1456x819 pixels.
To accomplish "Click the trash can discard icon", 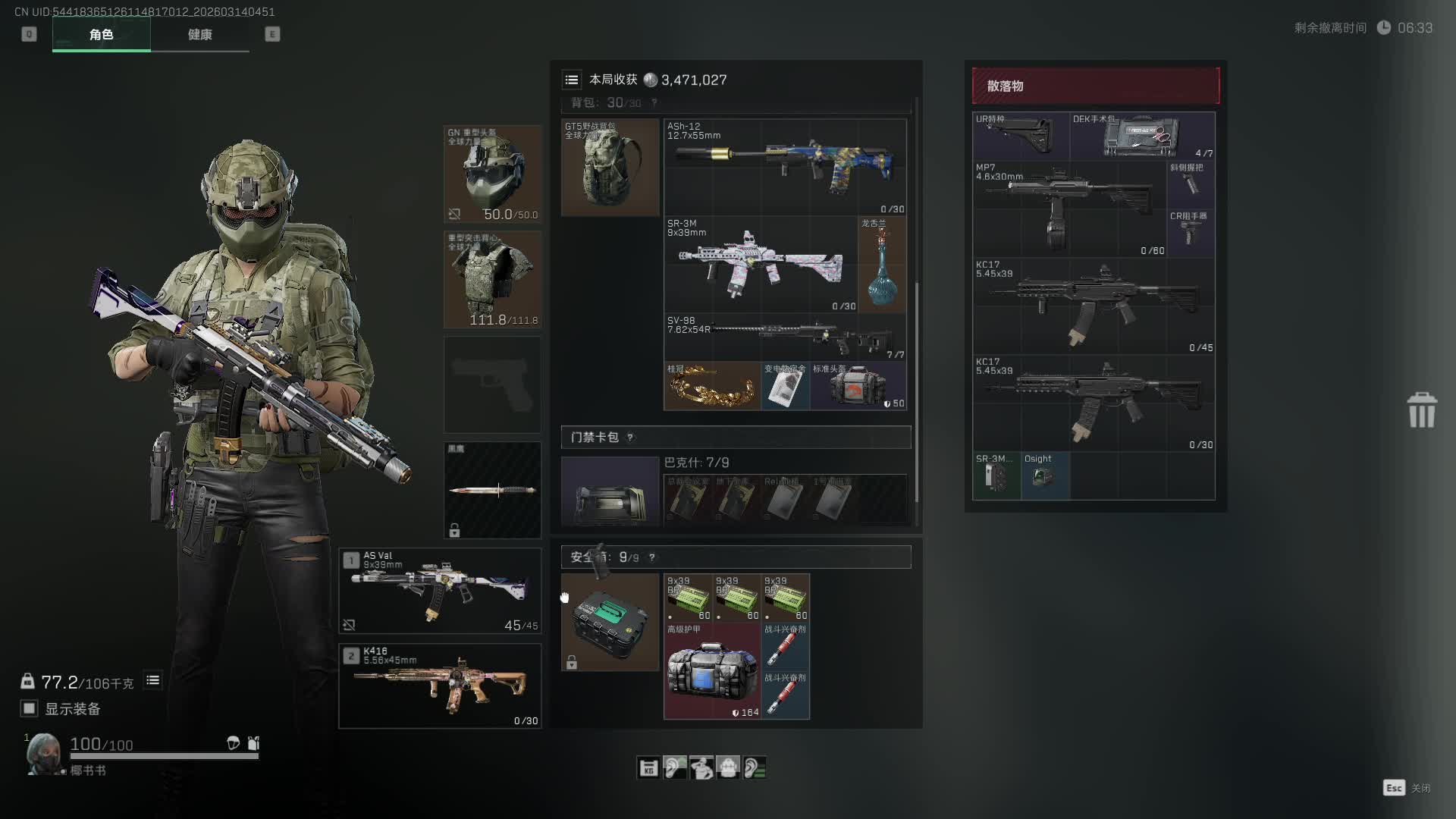I will click(x=1421, y=410).
